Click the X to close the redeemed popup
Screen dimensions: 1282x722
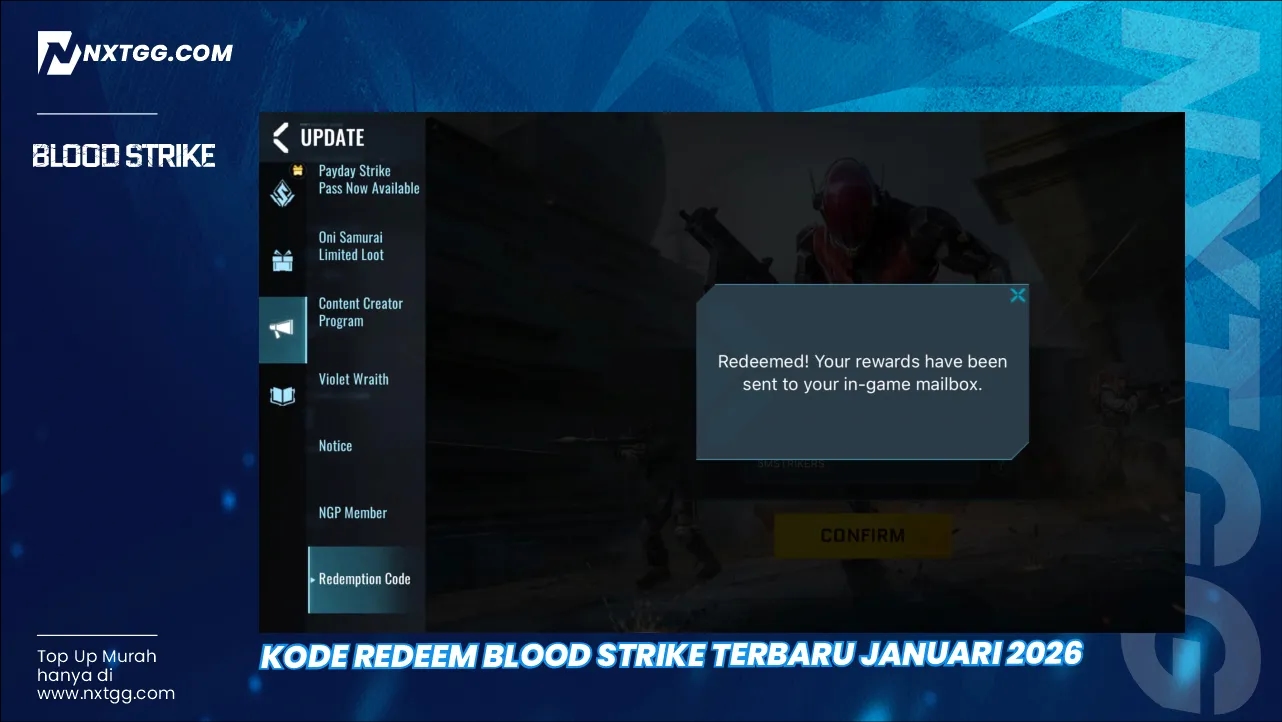(1018, 294)
